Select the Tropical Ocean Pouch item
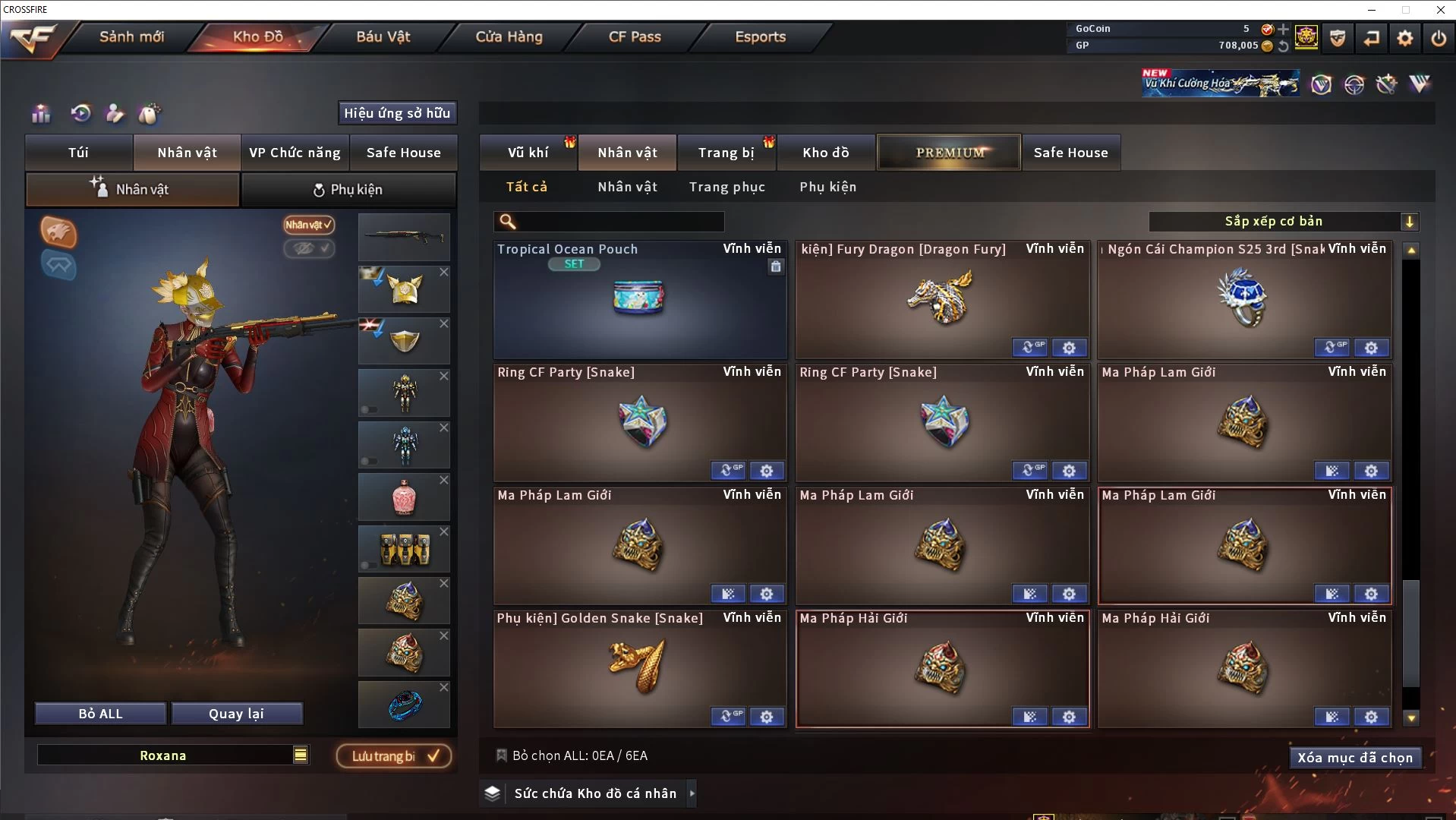 639,300
